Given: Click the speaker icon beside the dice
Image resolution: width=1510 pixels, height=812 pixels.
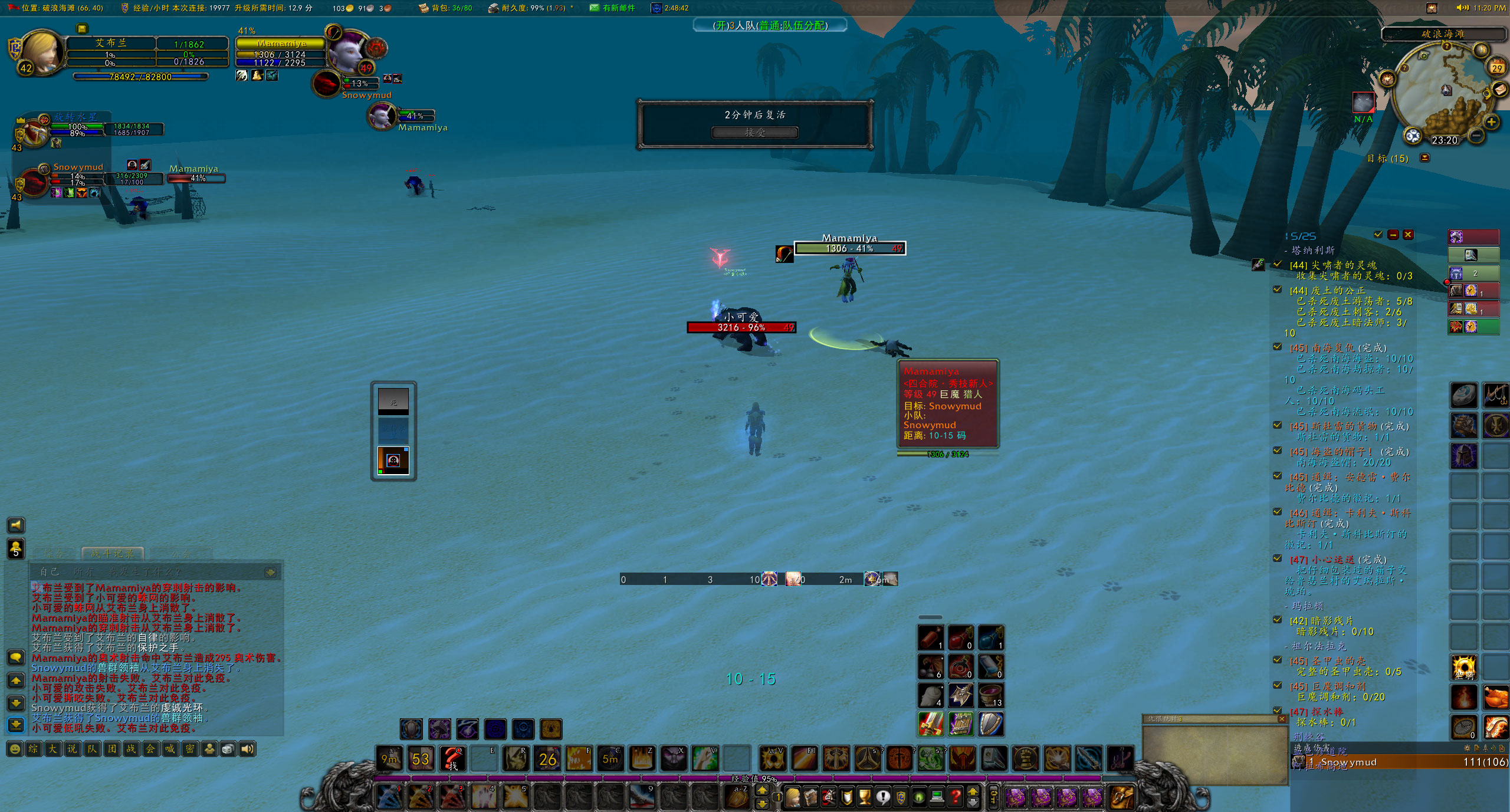Looking at the screenshot, I should (x=247, y=749).
